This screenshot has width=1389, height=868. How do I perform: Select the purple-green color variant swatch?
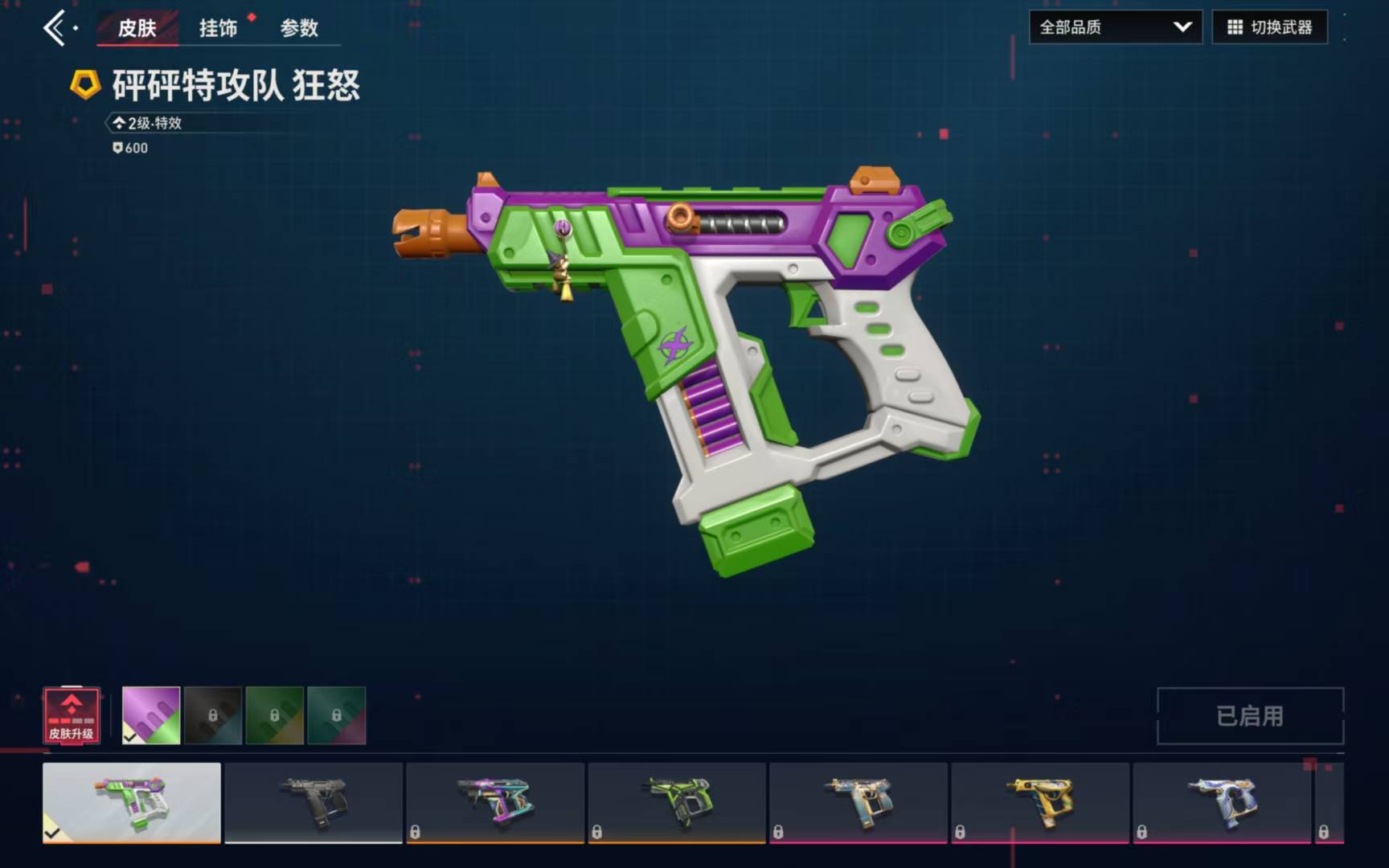click(x=151, y=715)
